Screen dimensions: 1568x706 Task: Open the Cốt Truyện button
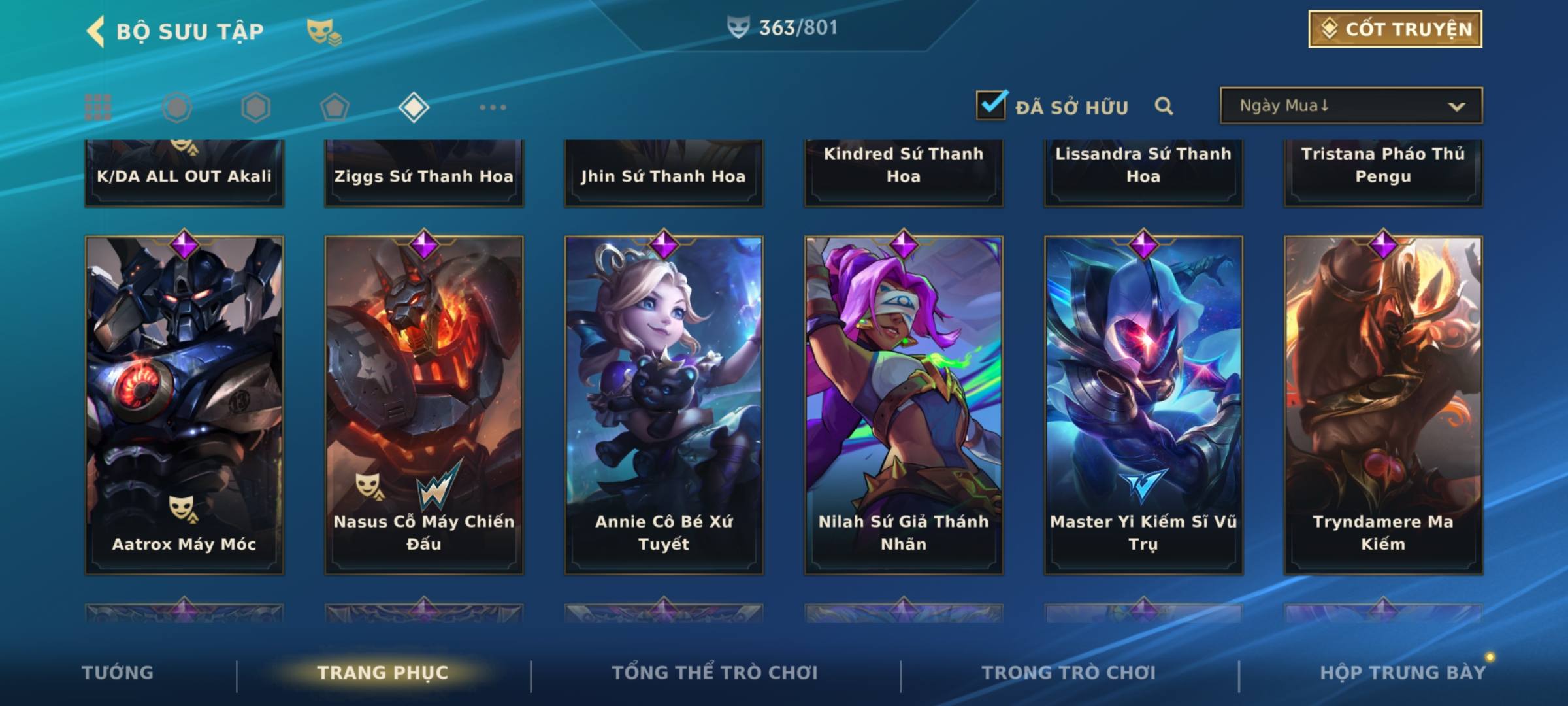pos(1395,29)
